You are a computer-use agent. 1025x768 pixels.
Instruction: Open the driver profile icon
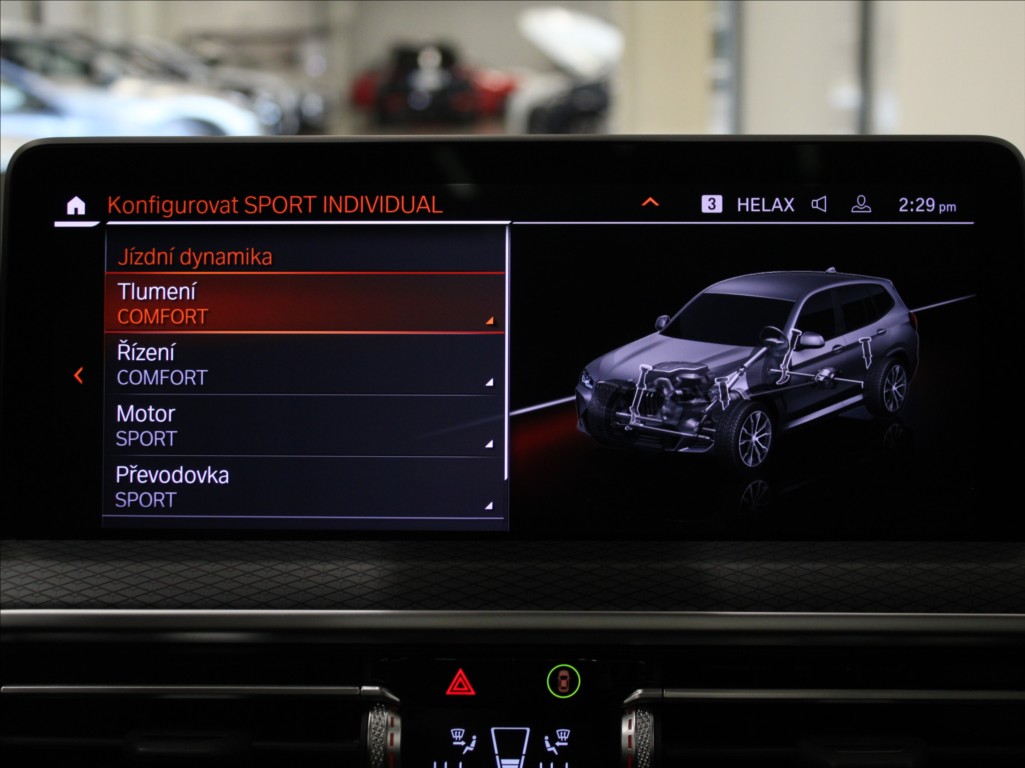(861, 204)
